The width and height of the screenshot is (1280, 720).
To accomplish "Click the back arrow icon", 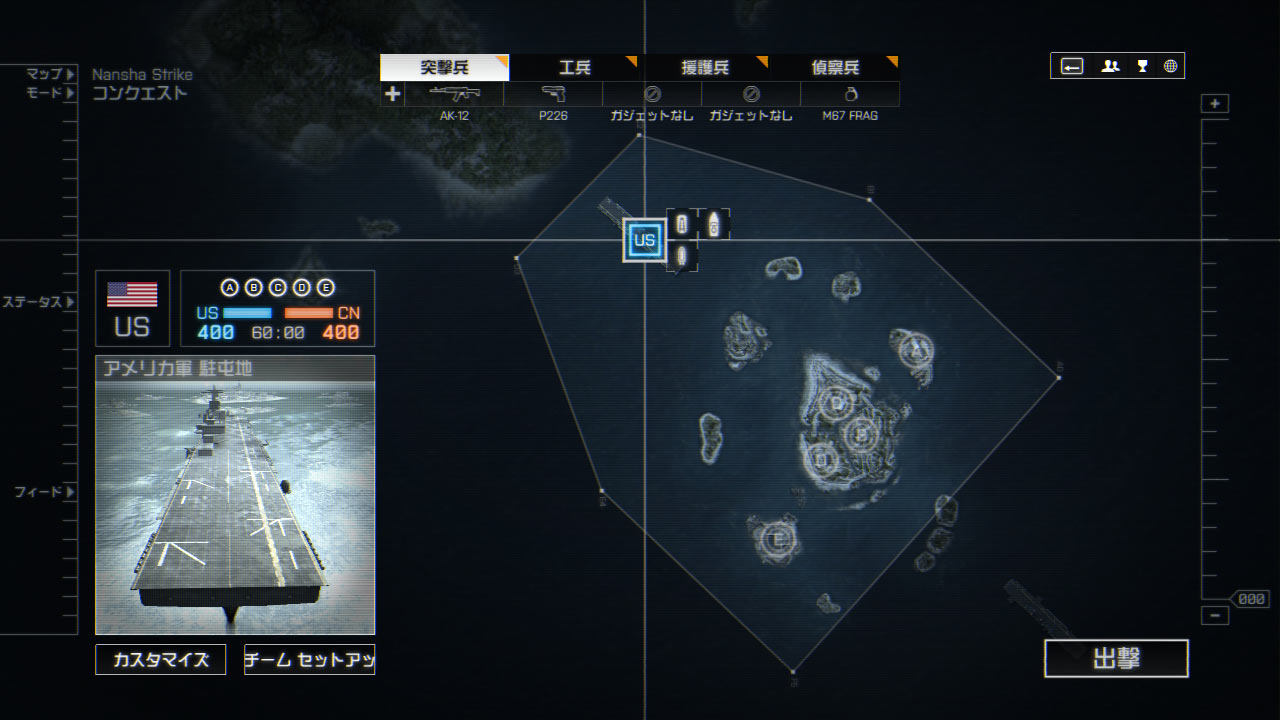I will pyautogui.click(x=1072, y=66).
